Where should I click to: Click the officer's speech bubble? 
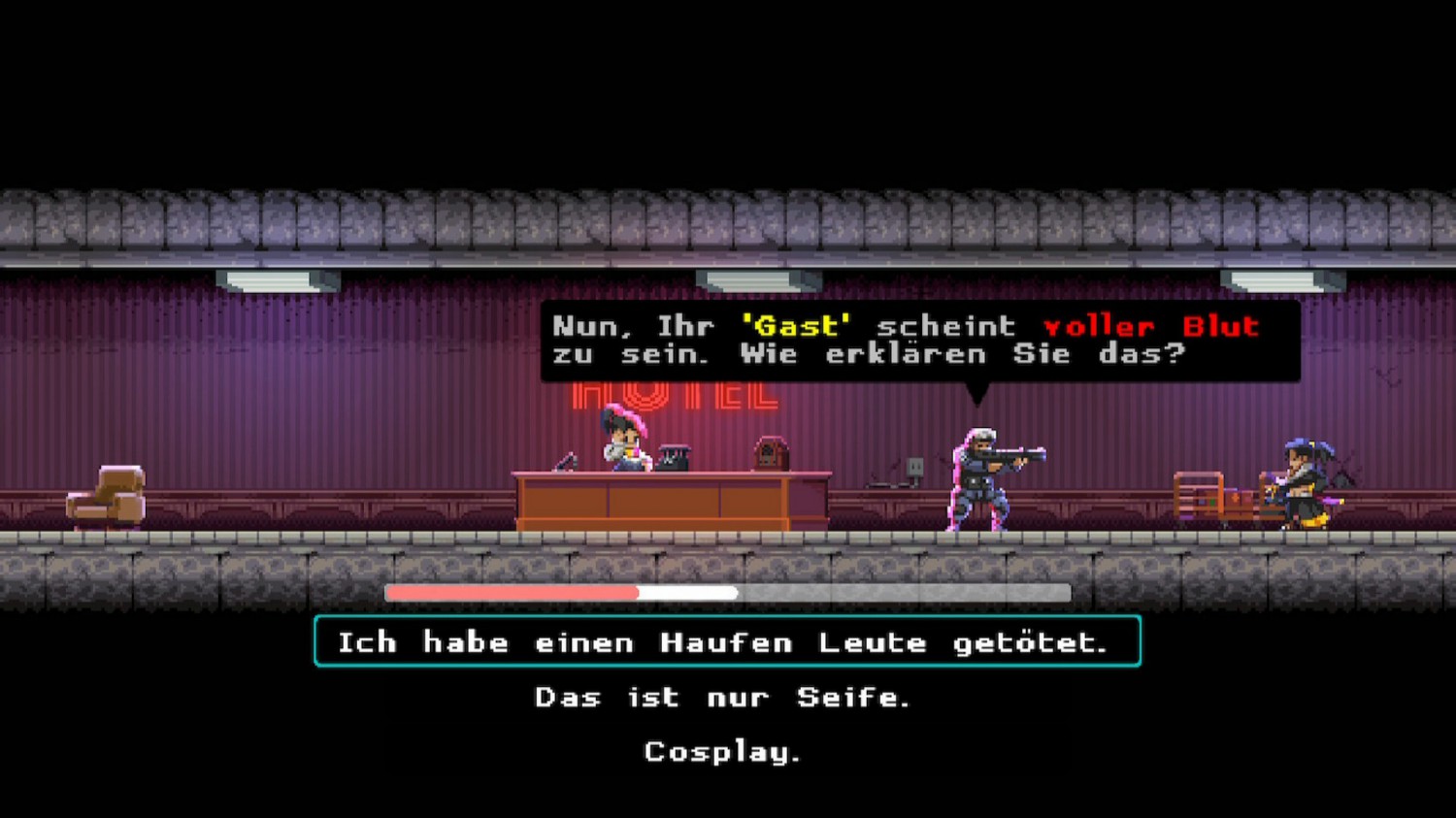(917, 340)
